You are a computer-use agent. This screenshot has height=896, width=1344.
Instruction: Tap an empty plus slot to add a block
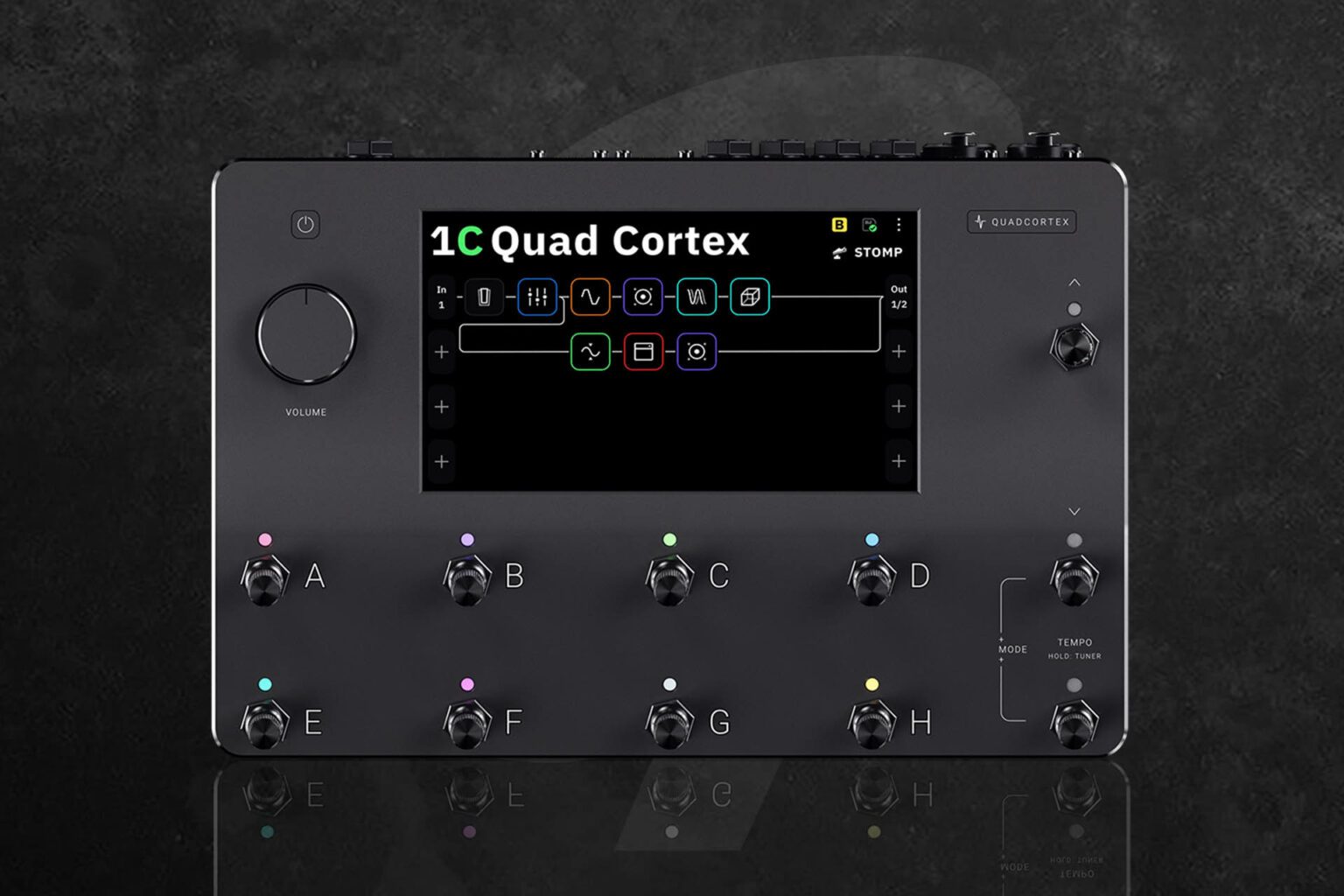click(x=442, y=407)
